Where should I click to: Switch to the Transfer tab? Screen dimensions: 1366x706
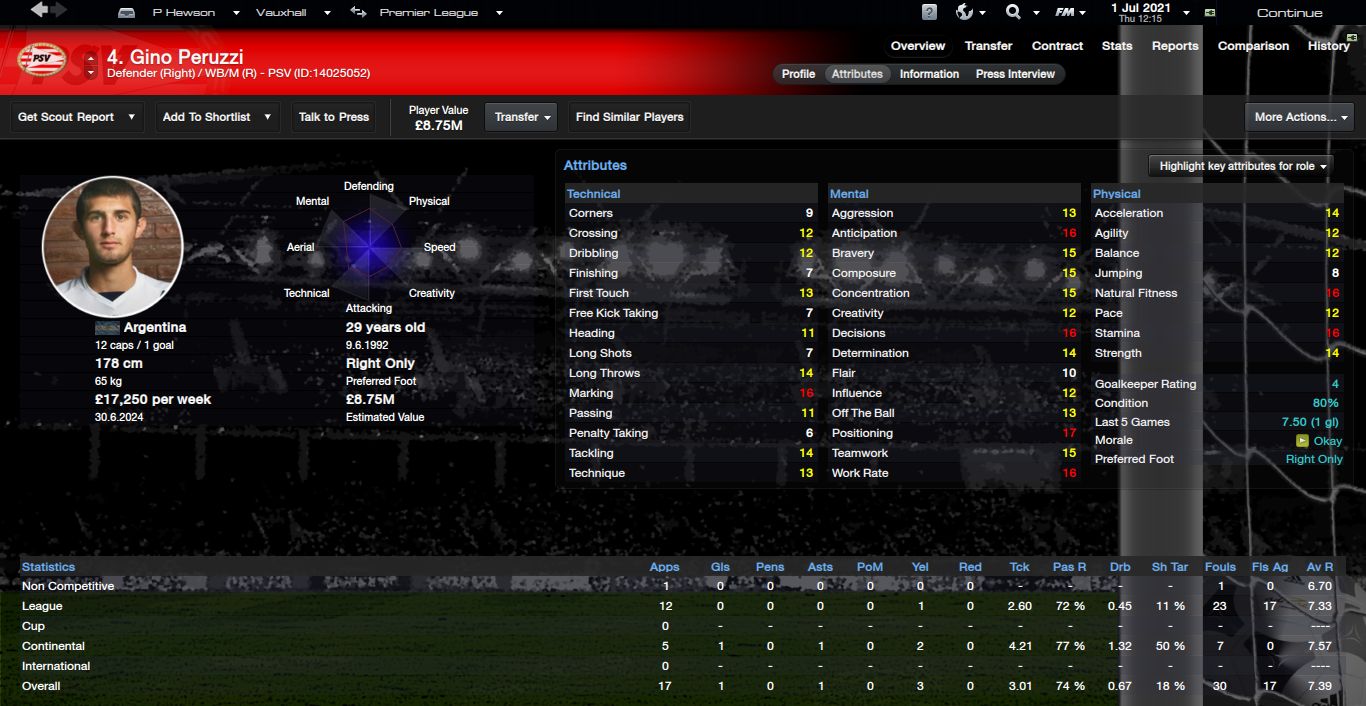[x=988, y=46]
